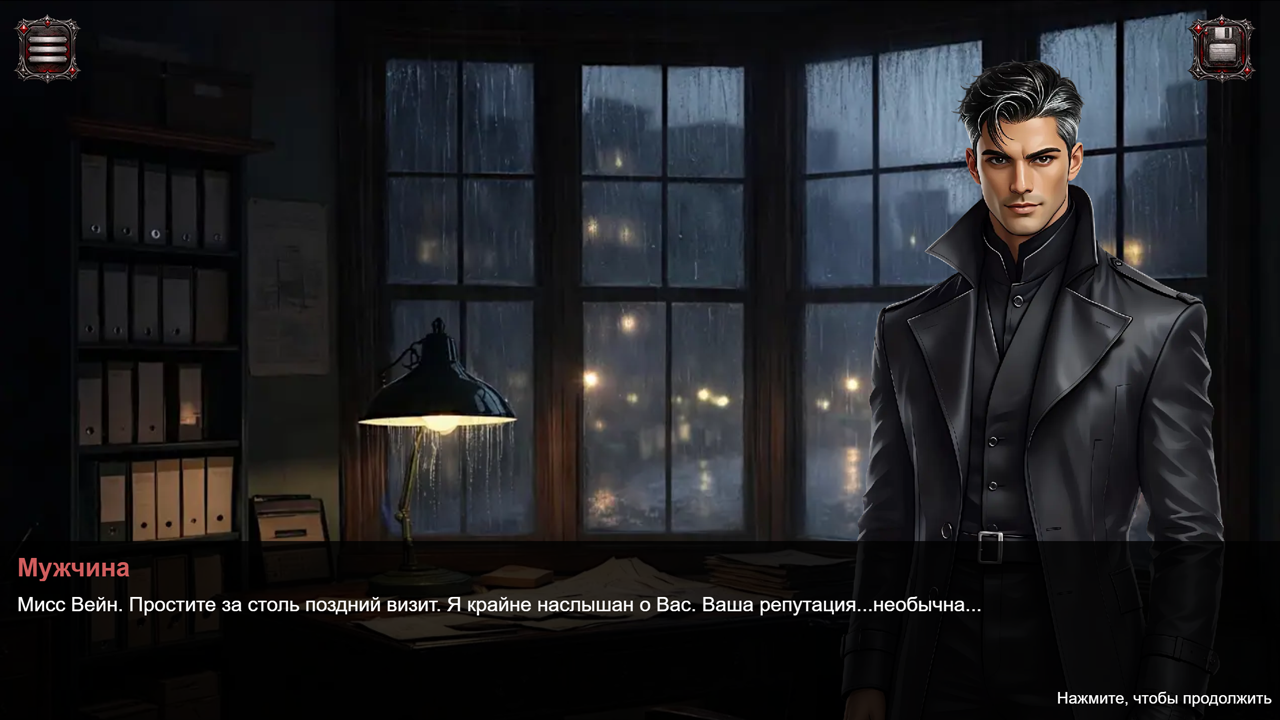
Task: Open the save screen via the diskette icon
Action: coord(1223,47)
